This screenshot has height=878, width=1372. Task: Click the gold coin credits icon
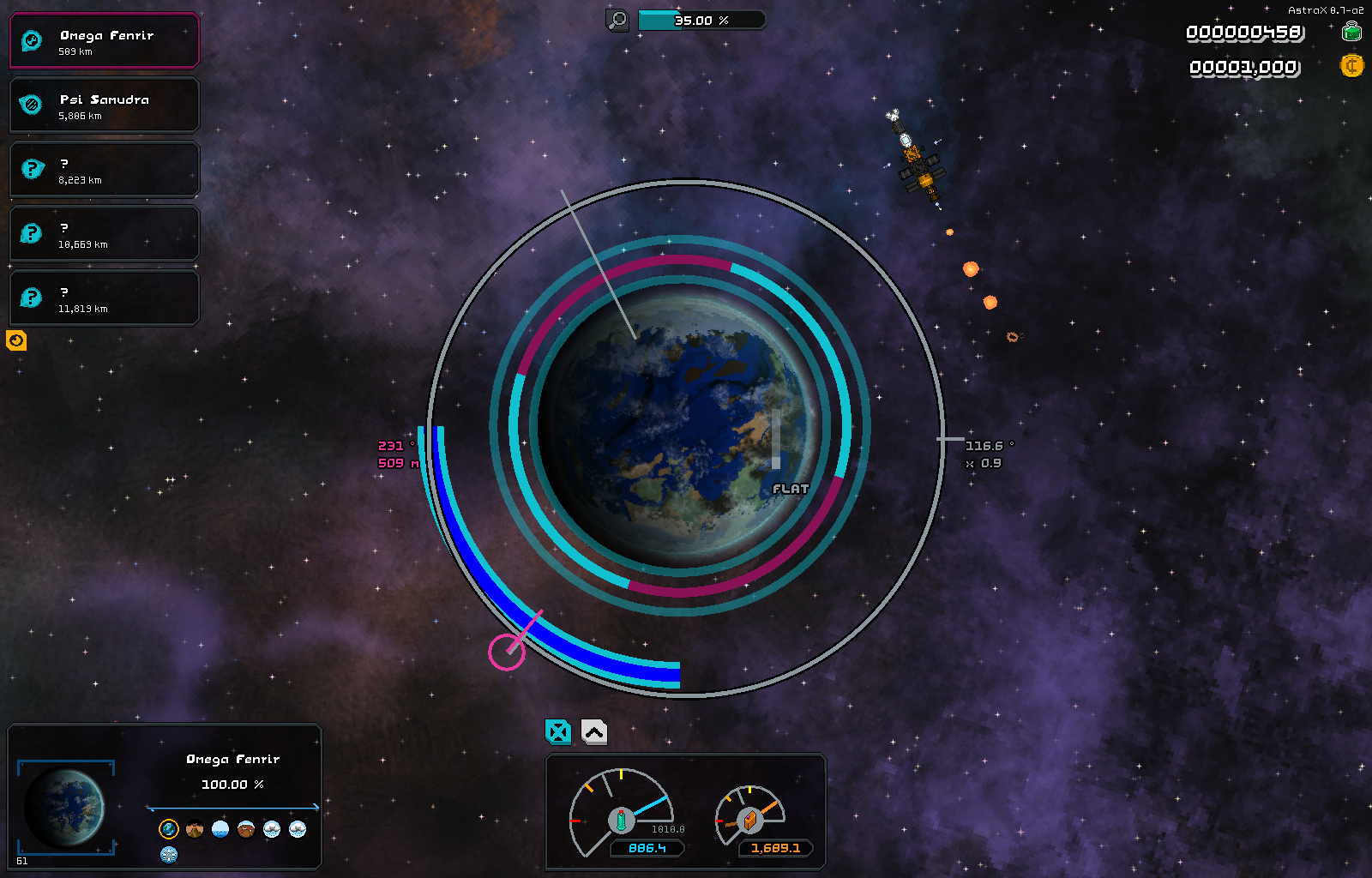pyautogui.click(x=1351, y=66)
